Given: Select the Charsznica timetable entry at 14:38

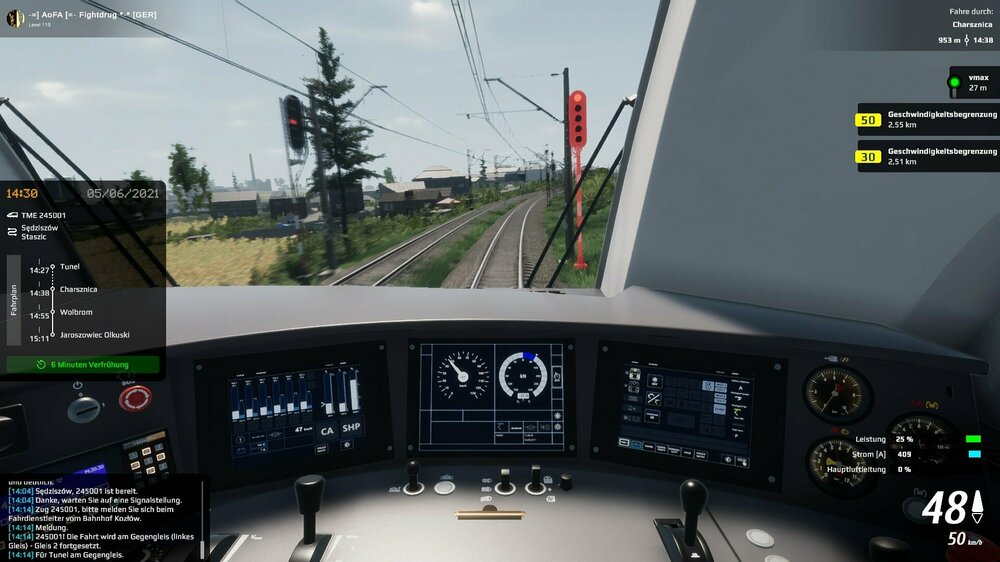Looking at the screenshot, I should click(77, 290).
